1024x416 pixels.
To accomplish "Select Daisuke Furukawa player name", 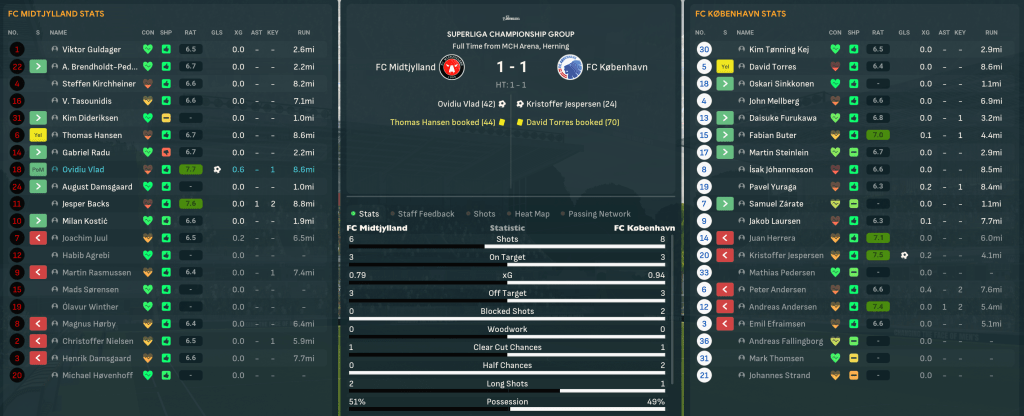I will pos(783,117).
